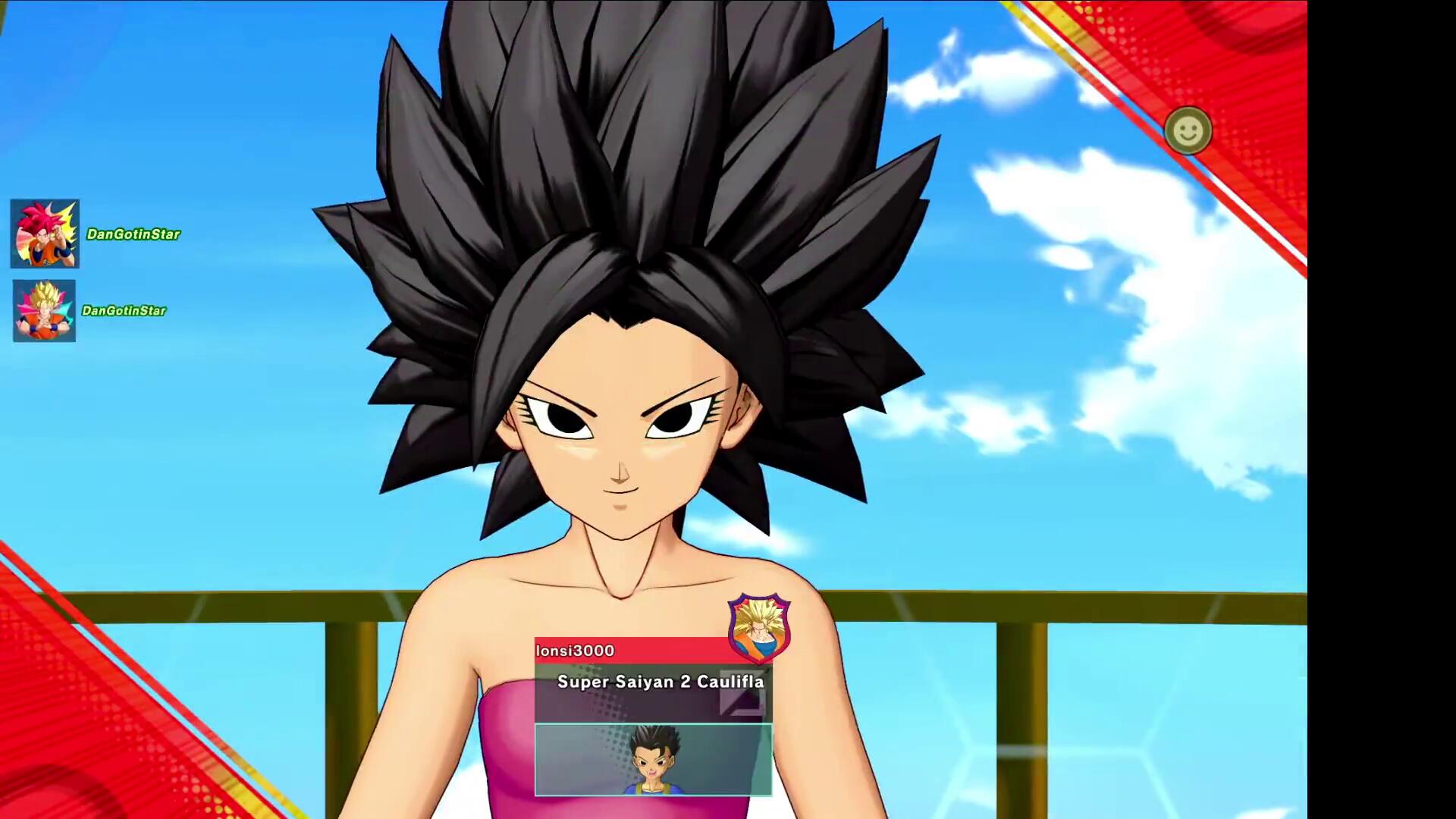The height and width of the screenshot is (819, 1456).
Task: Click the Super Saiyan 3 Goku badge emblem
Action: pos(758,627)
